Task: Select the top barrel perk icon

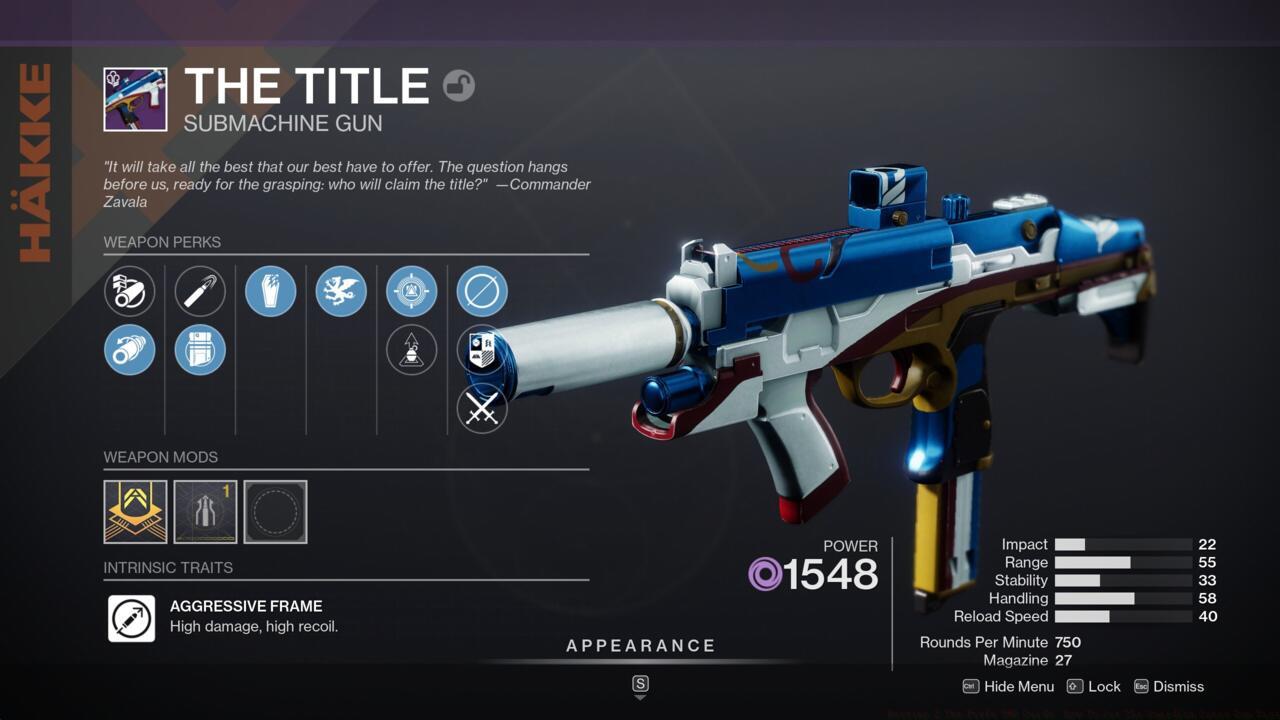Action: point(130,291)
